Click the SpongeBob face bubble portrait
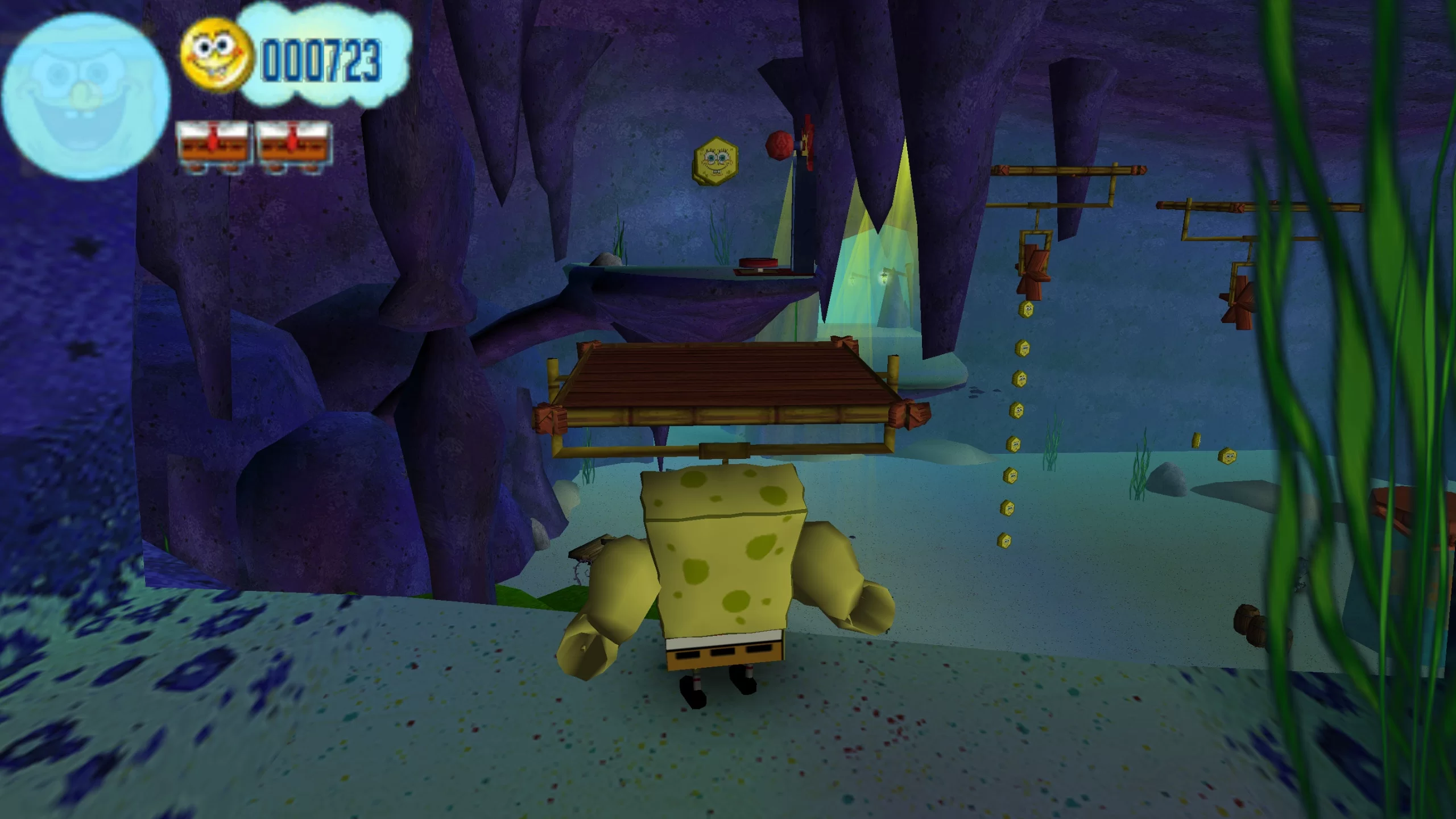This screenshot has width=1456, height=819. point(85,96)
